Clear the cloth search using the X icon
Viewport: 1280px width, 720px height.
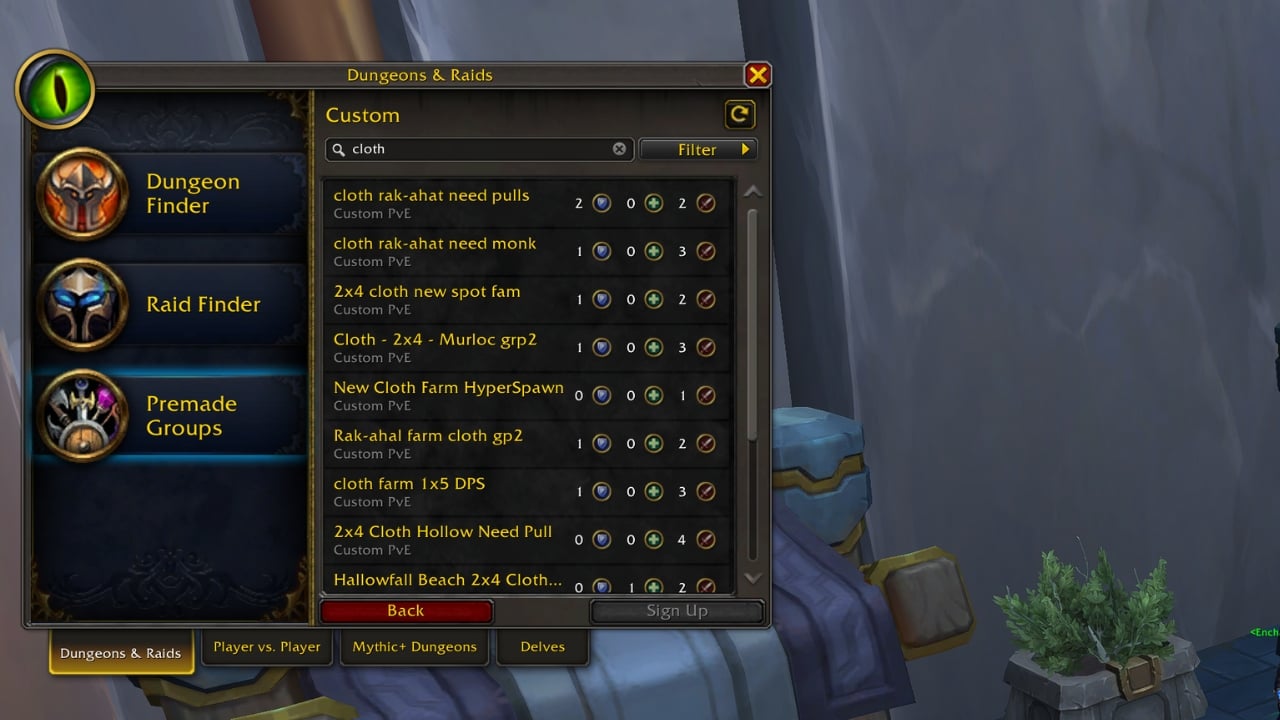(619, 148)
